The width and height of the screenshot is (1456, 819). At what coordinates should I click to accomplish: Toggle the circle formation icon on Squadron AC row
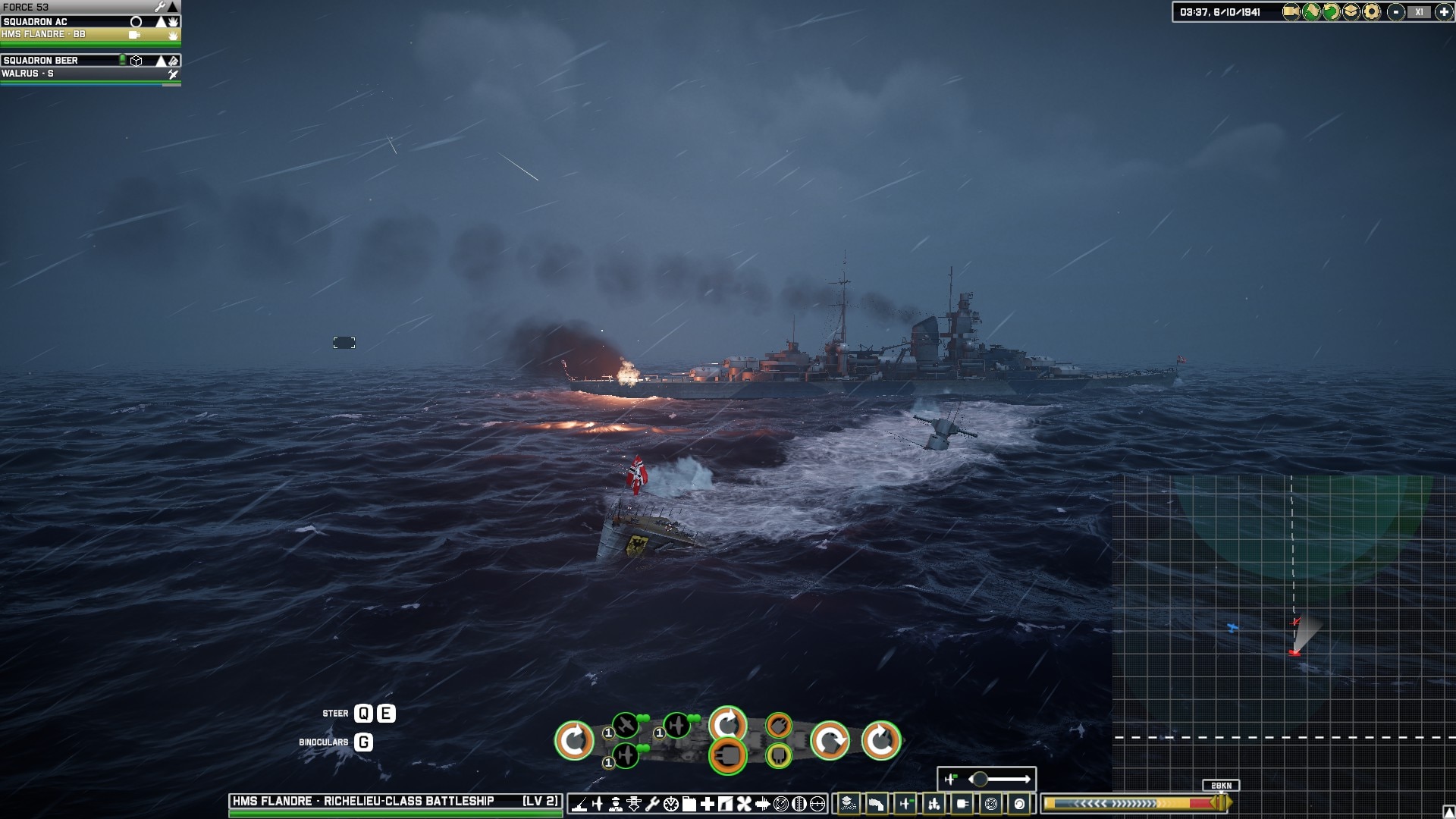coord(136,21)
